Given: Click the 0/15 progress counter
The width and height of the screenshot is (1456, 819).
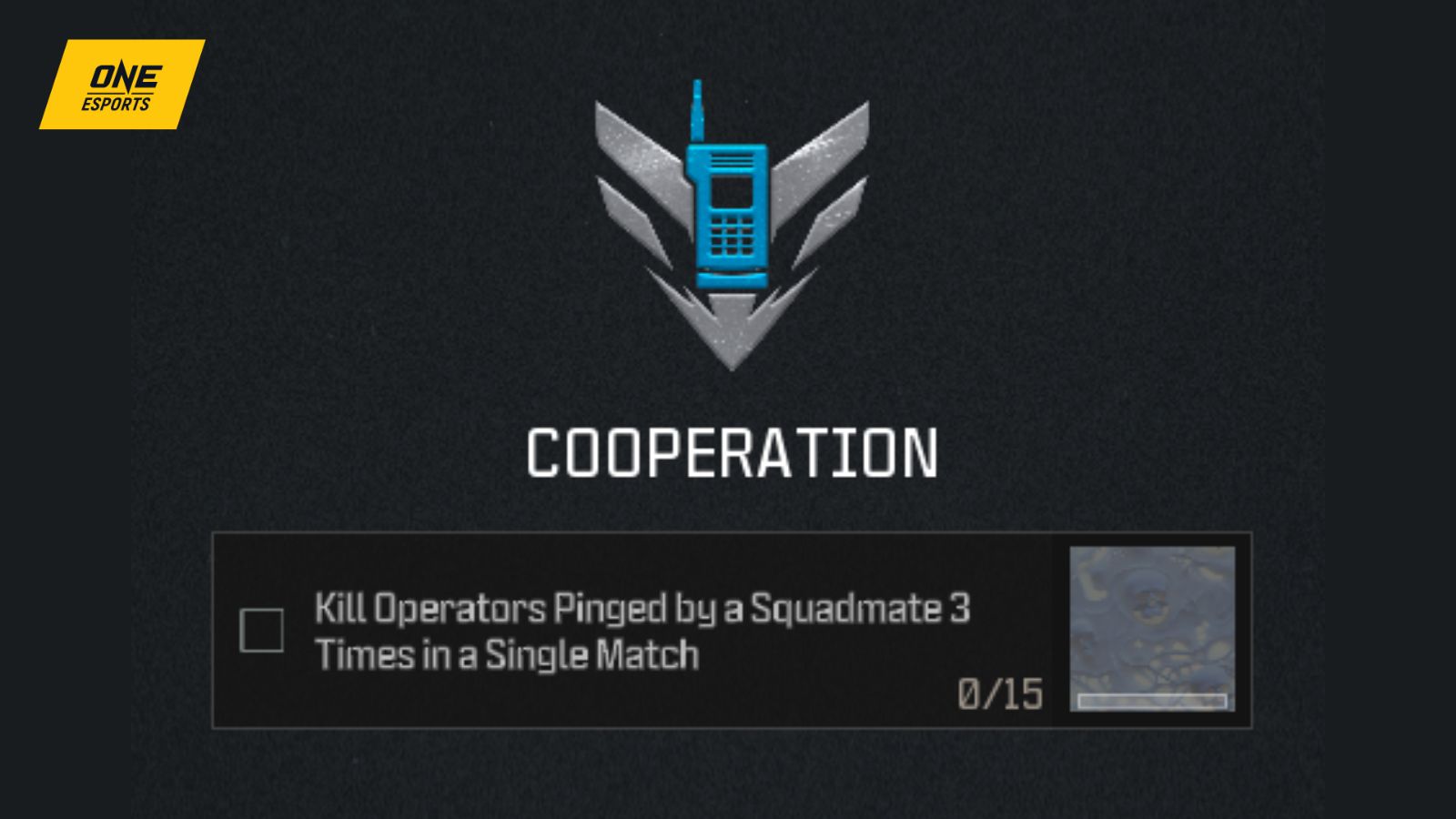Looking at the screenshot, I should coord(1000,695).
